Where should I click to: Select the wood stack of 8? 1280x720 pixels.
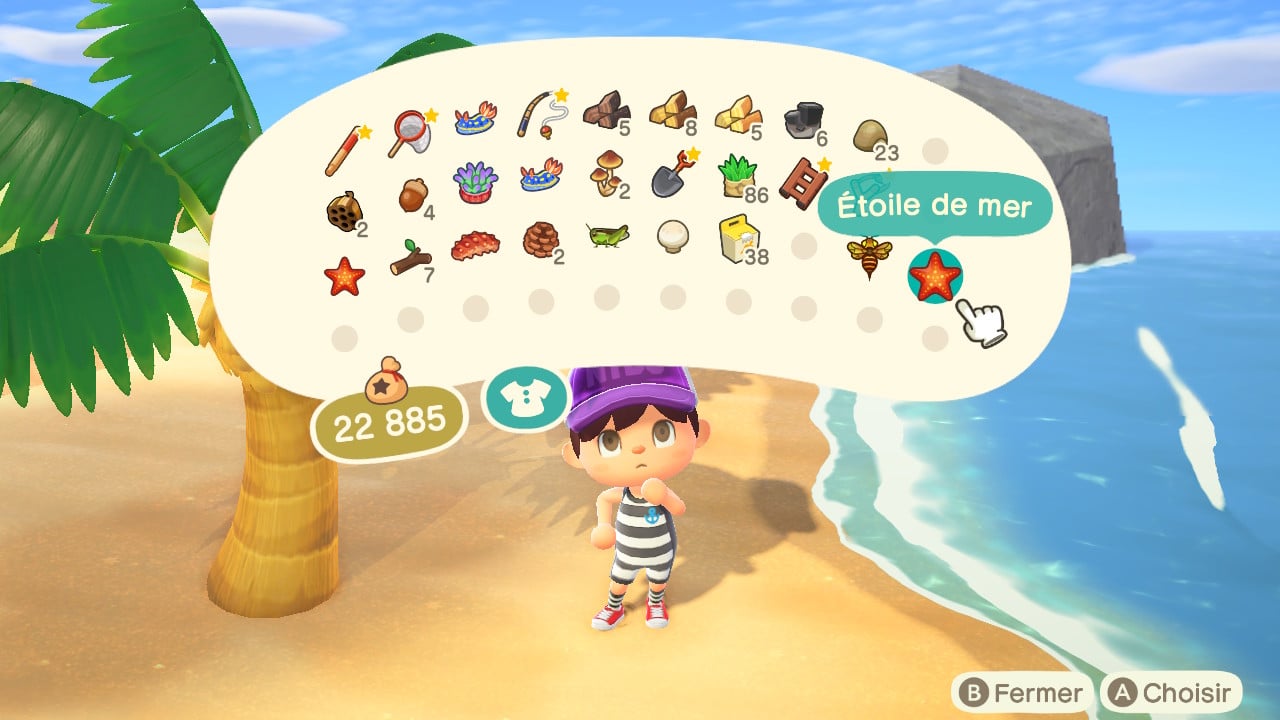coord(671,109)
